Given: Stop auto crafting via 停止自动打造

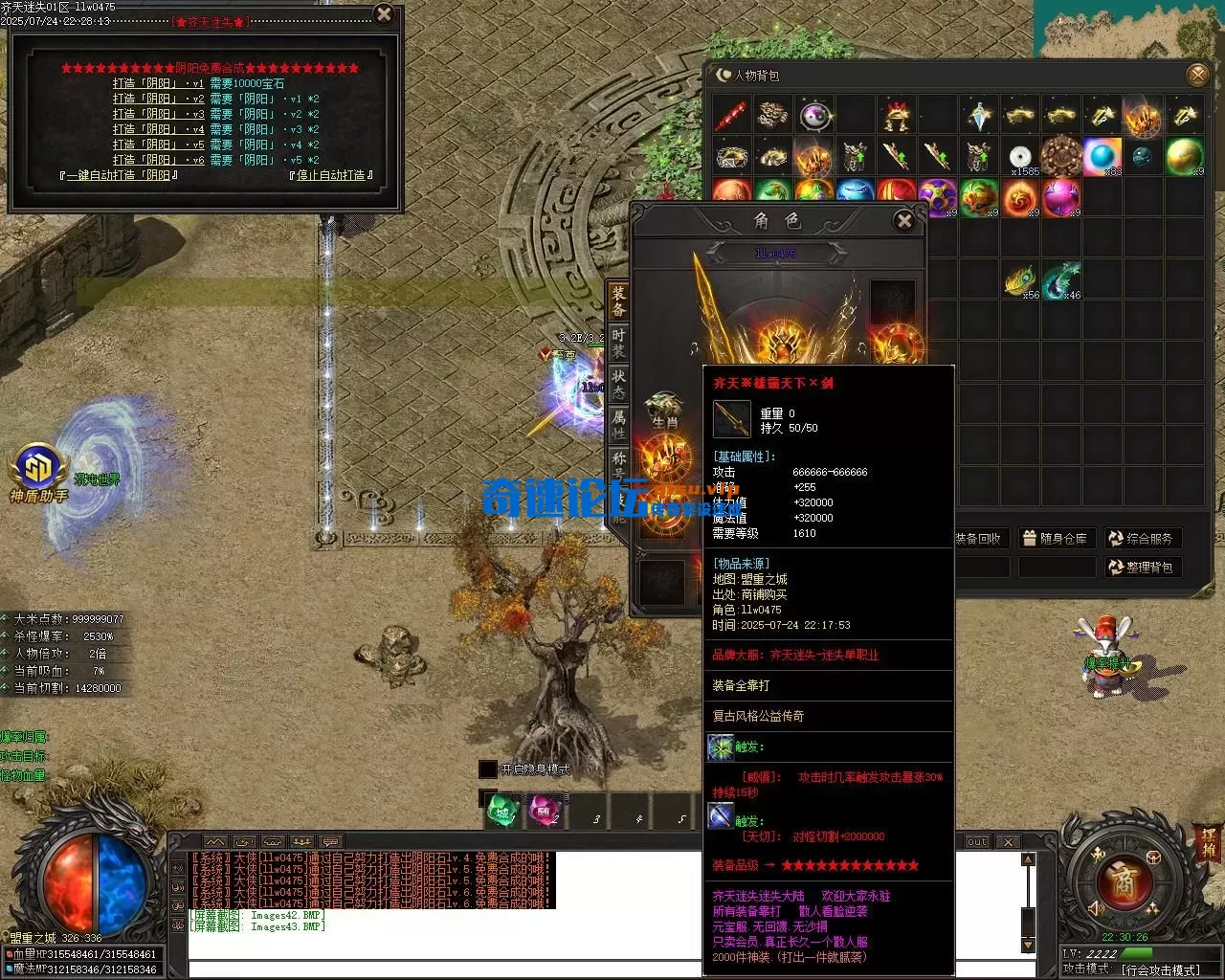Looking at the screenshot, I should point(330,175).
